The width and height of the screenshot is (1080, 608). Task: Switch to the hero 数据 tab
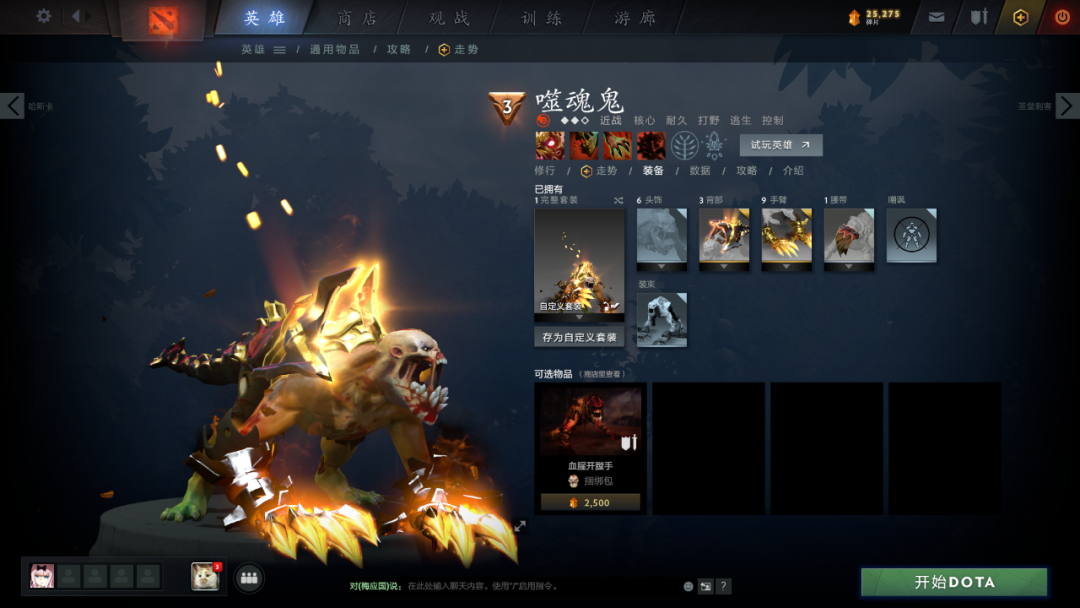click(x=700, y=171)
